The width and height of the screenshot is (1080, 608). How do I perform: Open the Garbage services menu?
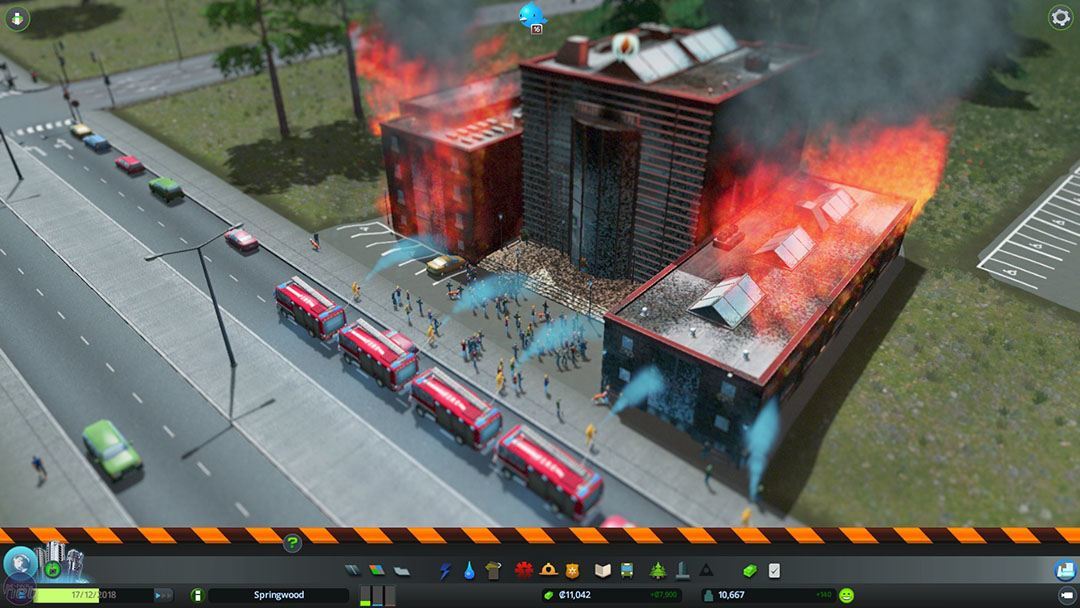click(x=493, y=570)
